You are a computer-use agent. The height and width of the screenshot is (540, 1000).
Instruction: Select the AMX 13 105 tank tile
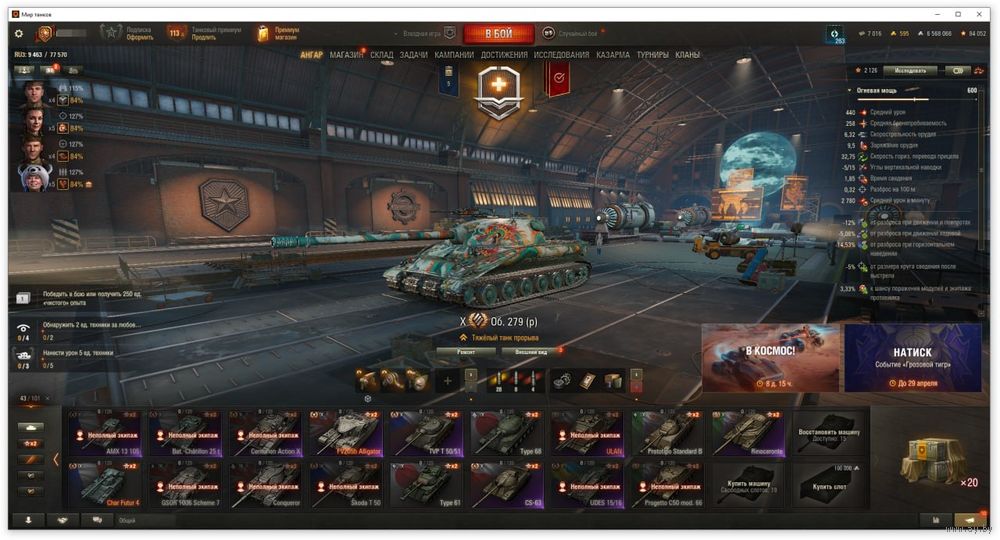(105, 433)
